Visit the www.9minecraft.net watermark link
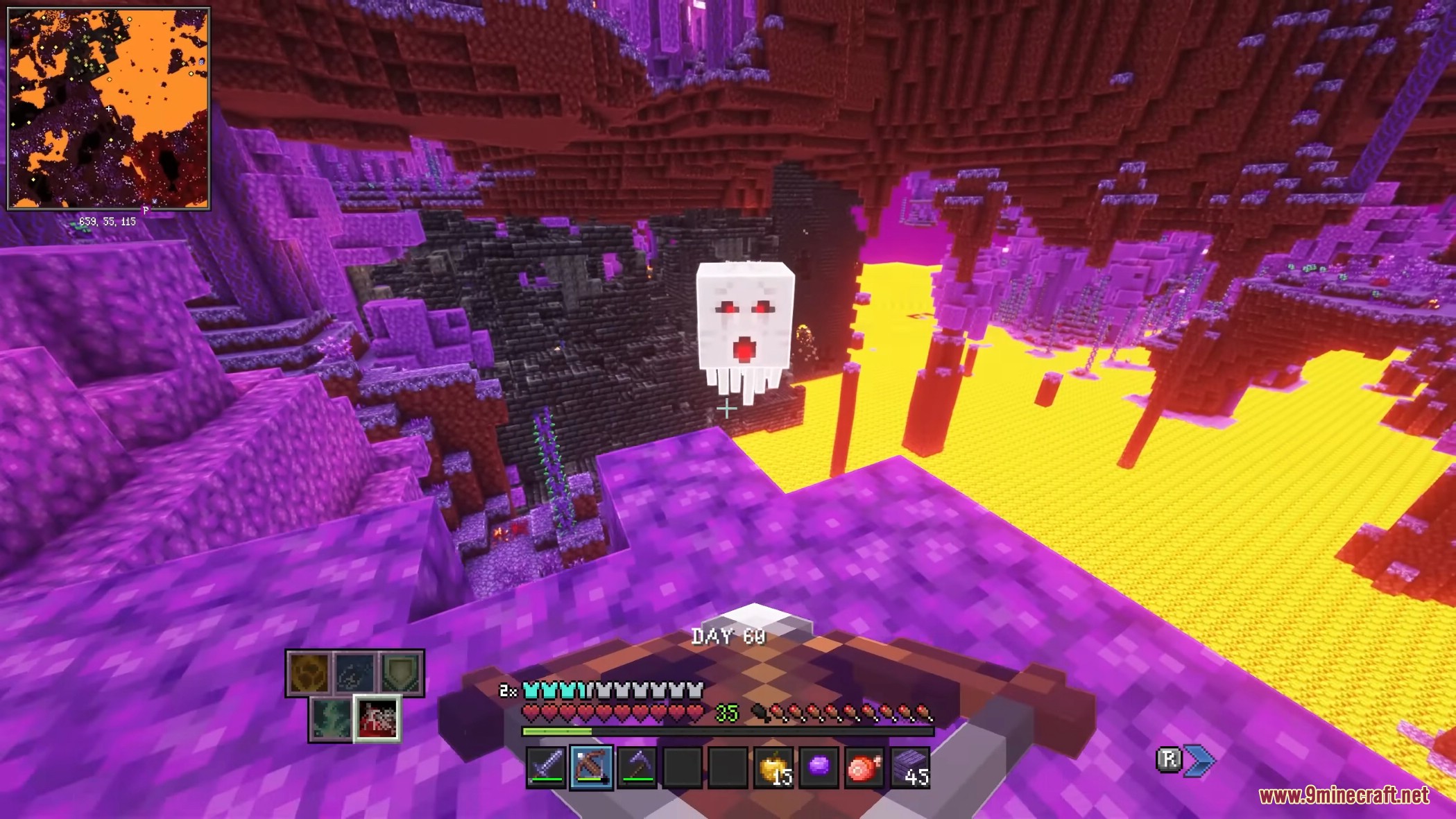The width and height of the screenshot is (1456, 819). 1344,795
